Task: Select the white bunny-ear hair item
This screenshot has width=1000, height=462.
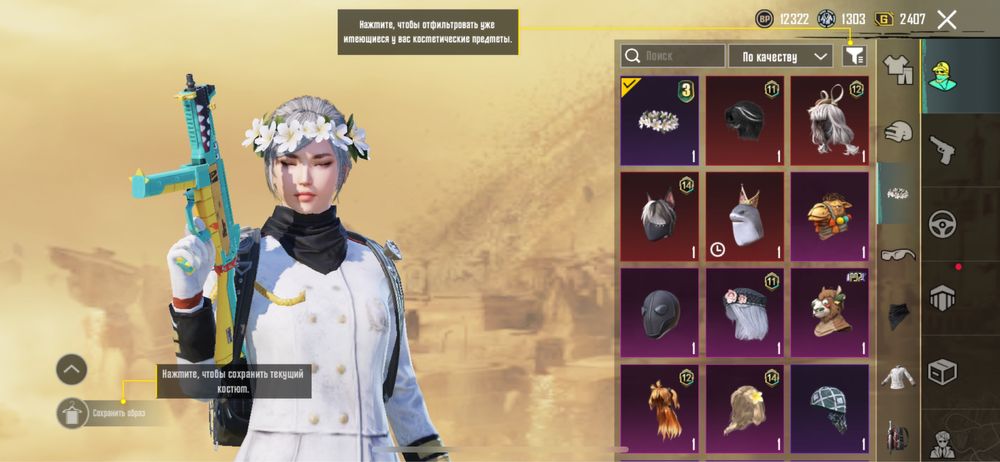Action: tap(829, 120)
